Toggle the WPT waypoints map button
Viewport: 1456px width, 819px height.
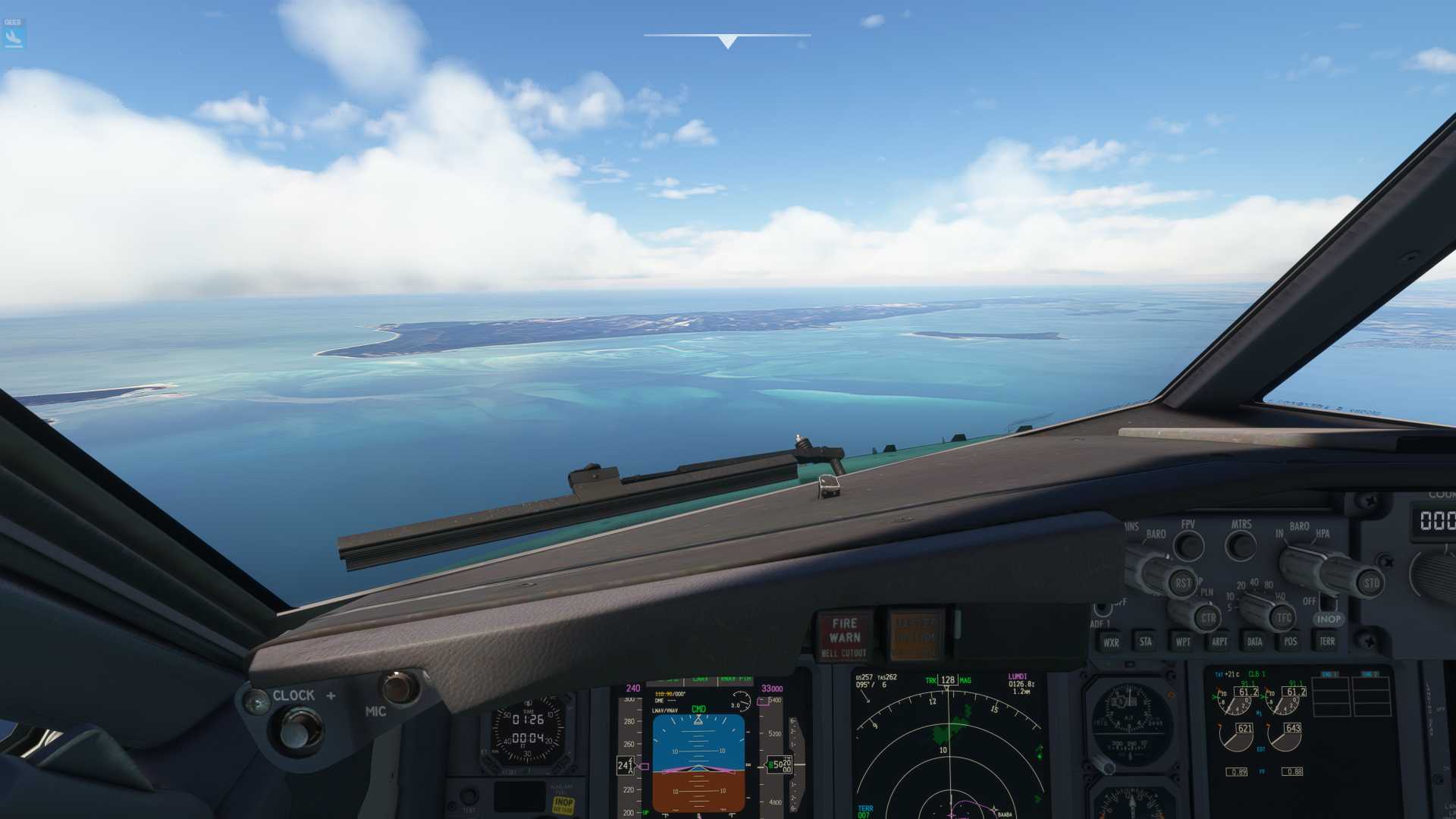coord(1182,642)
